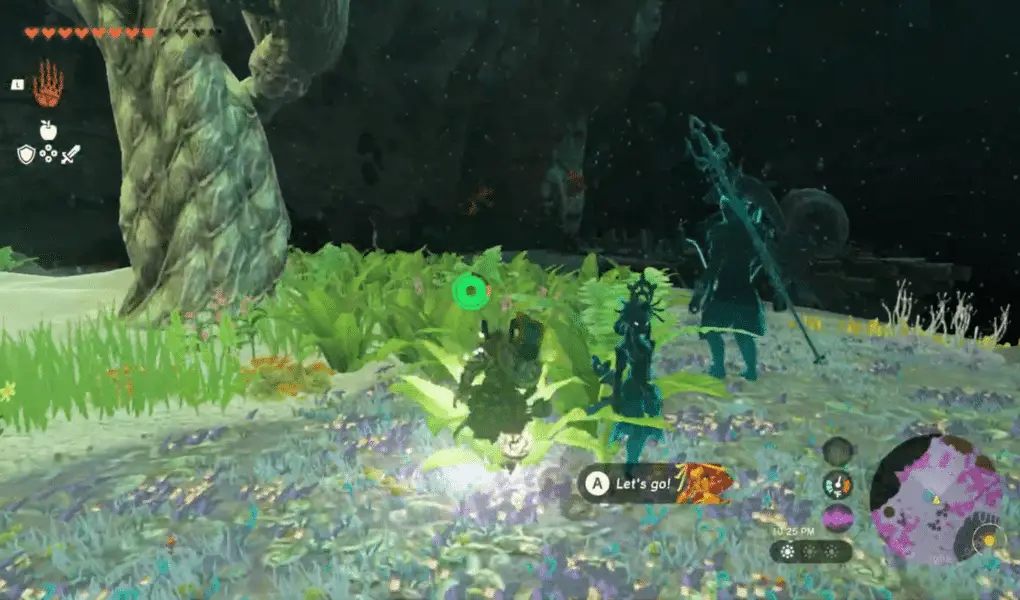Click the apple item icon
Screen dimensions: 1020x600
pos(47,129)
